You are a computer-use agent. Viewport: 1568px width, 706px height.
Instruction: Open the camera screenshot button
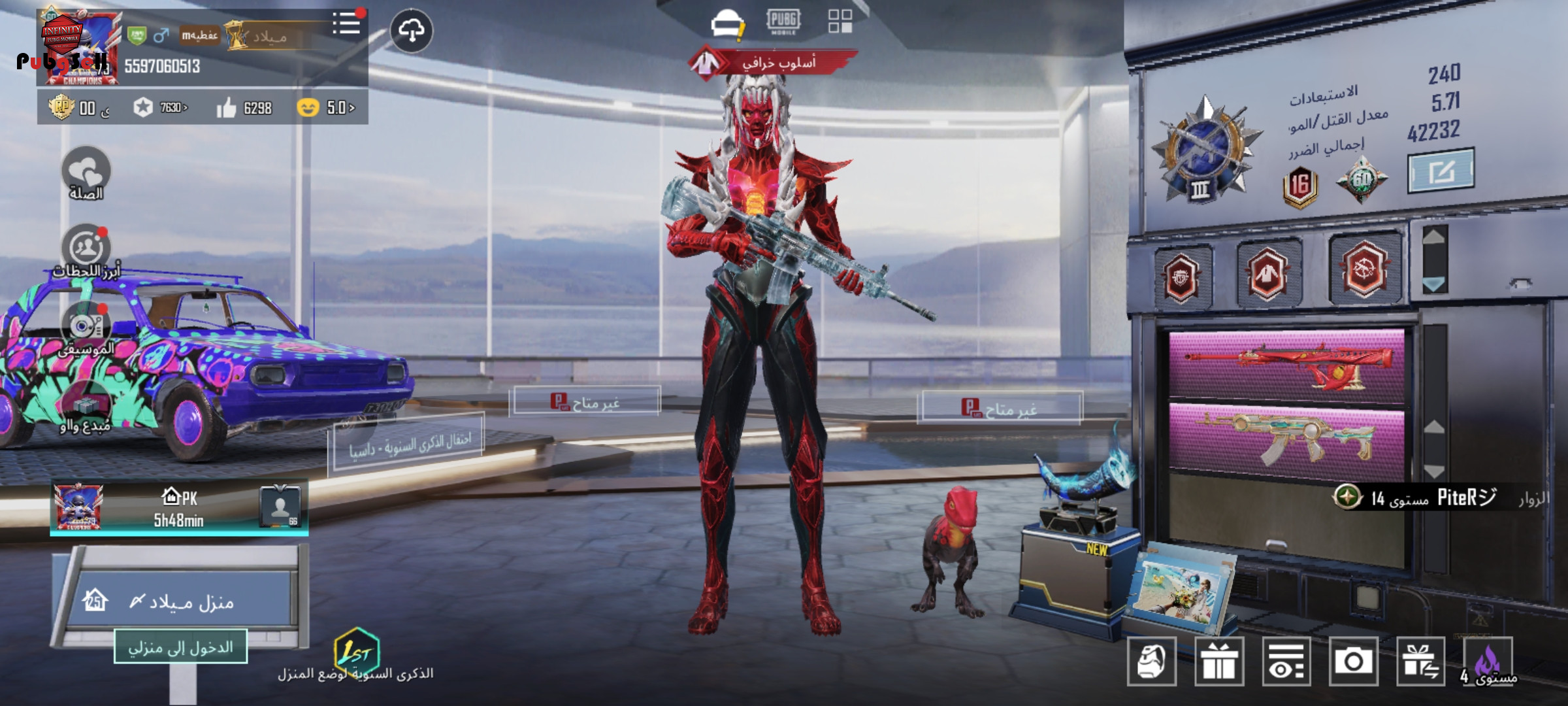pos(1353,662)
